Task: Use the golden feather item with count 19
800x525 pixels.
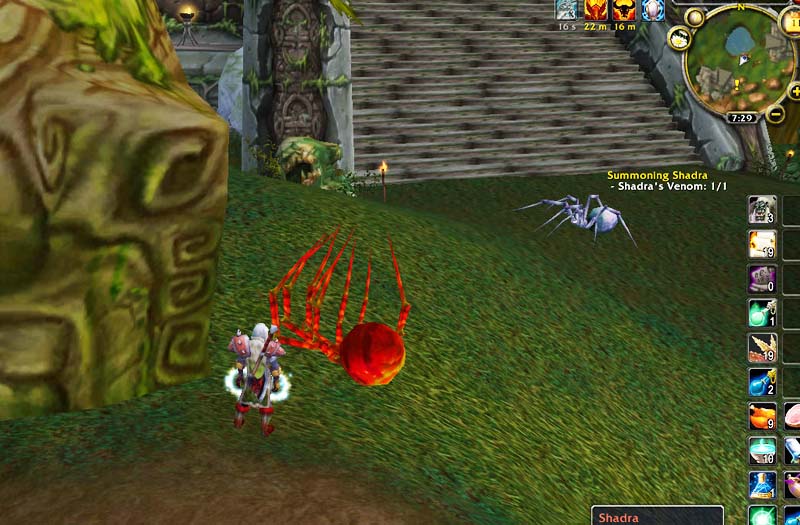Action: [762, 347]
